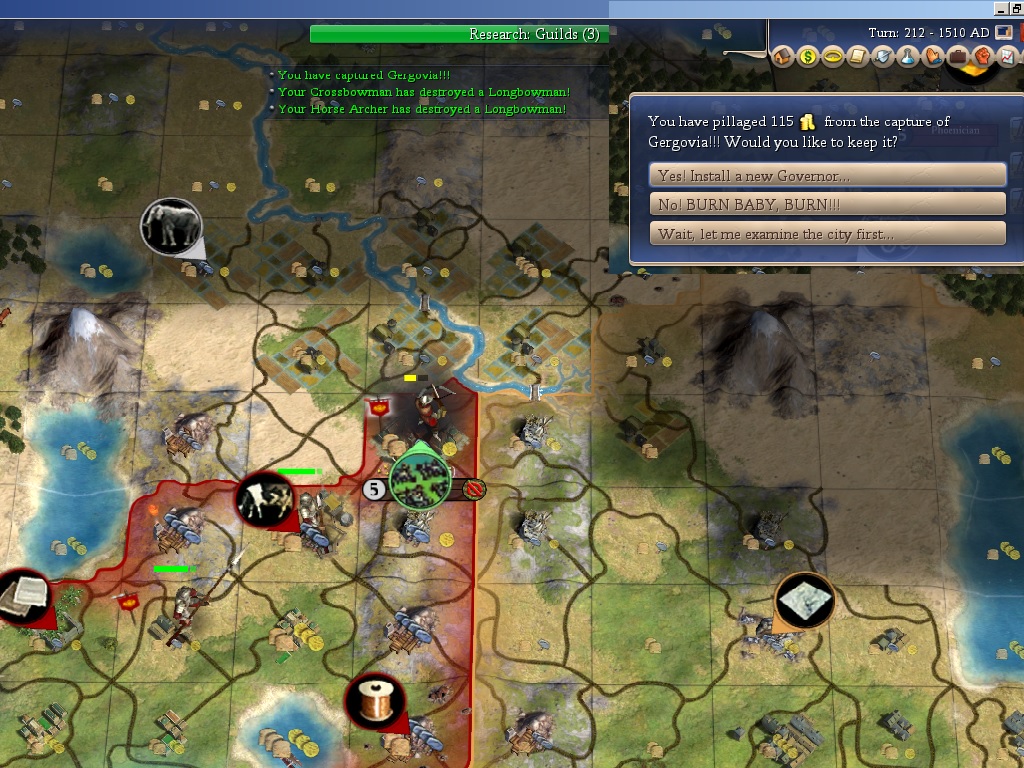Open the flask technology advisor
The image size is (1024, 768).
907,56
